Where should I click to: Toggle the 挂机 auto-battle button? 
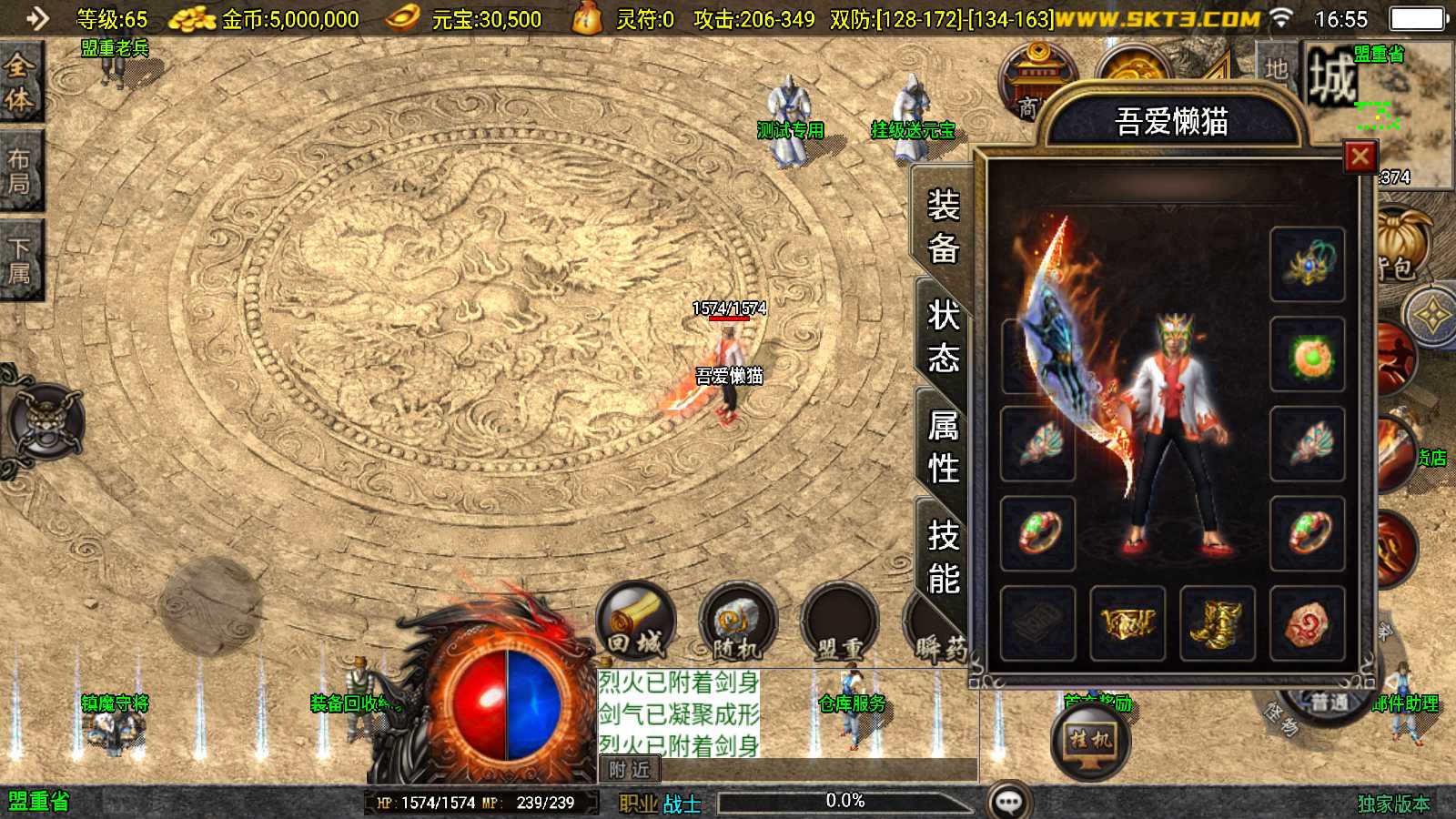(1090, 741)
